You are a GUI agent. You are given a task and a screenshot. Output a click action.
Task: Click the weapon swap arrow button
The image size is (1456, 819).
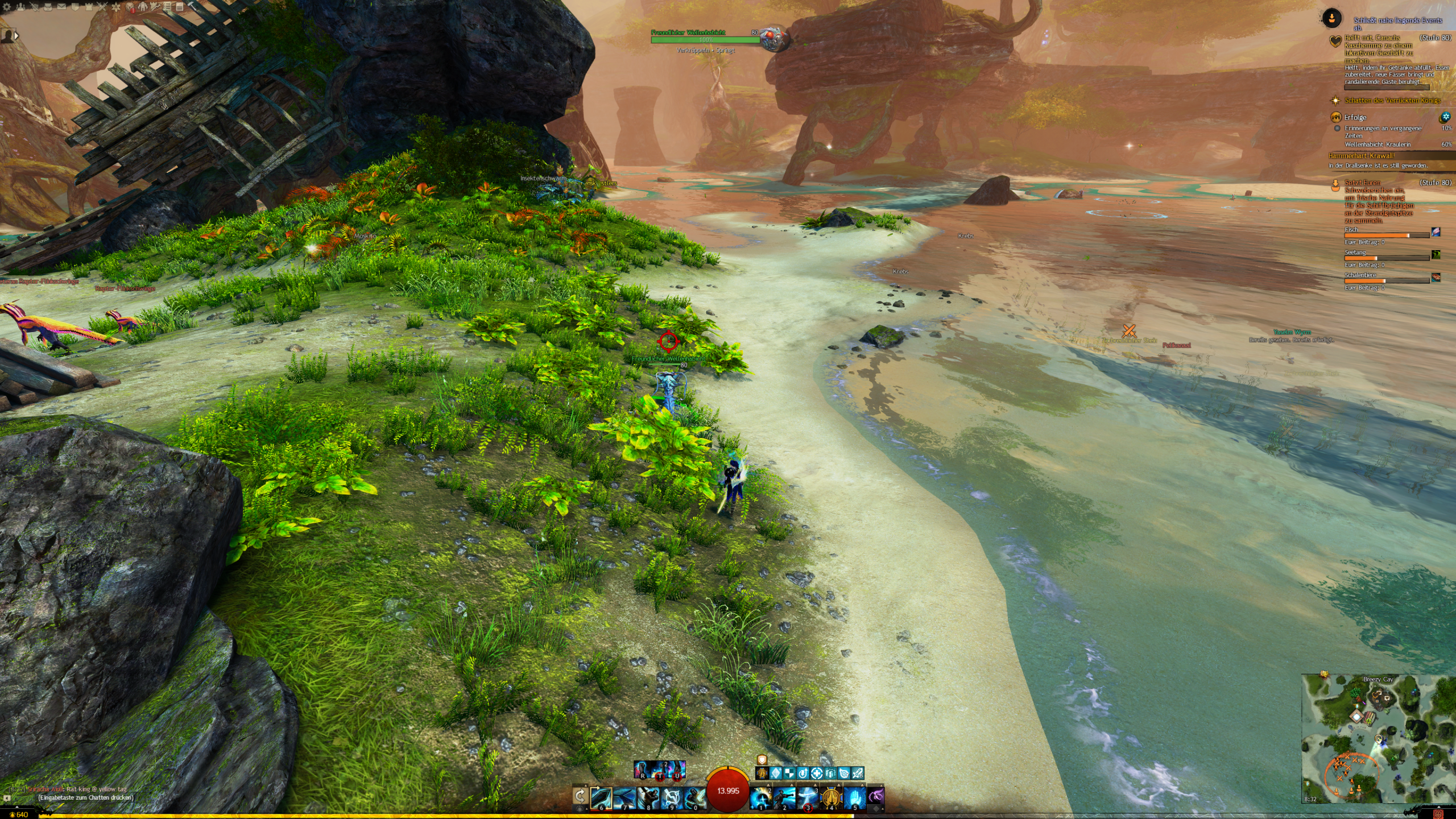click(x=580, y=796)
